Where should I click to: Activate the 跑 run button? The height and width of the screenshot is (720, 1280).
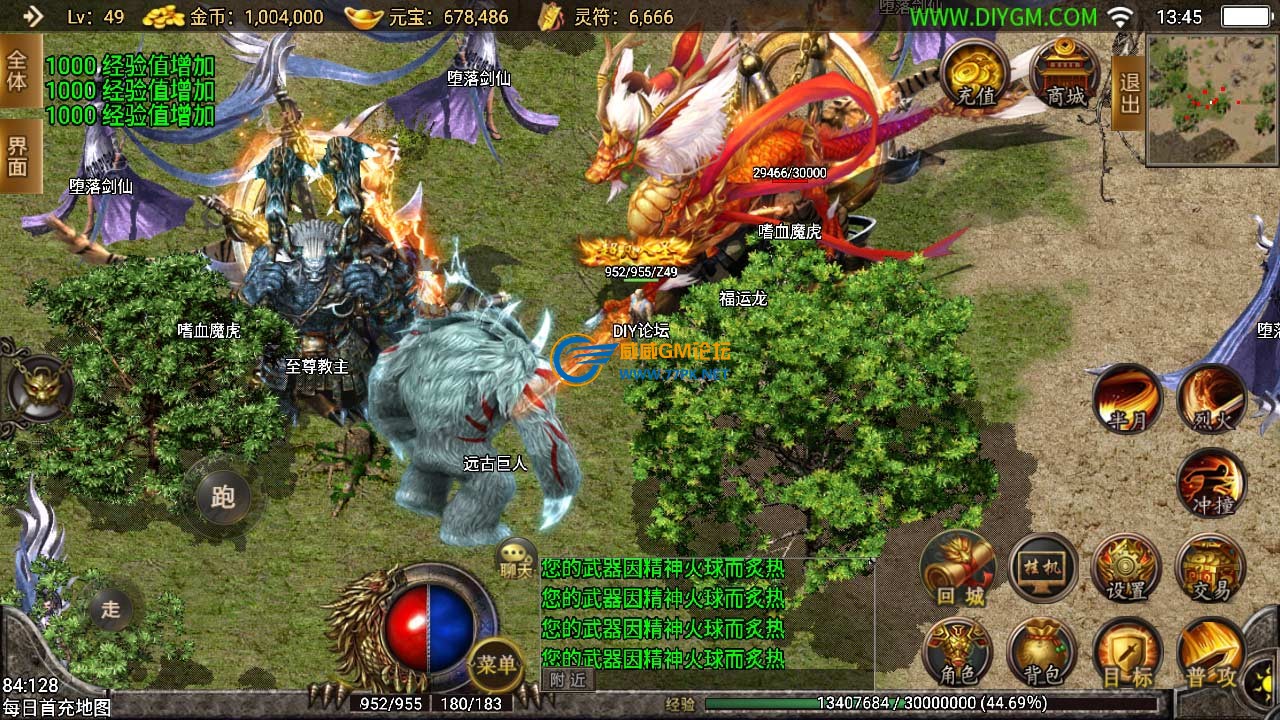click(222, 496)
